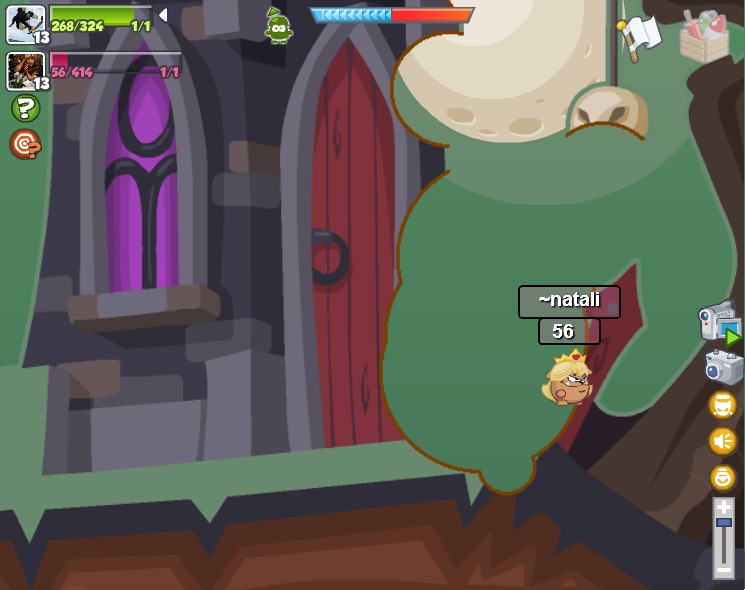The width and height of the screenshot is (745, 590).
Task: Zoom out with the minus button
Action: point(723,570)
